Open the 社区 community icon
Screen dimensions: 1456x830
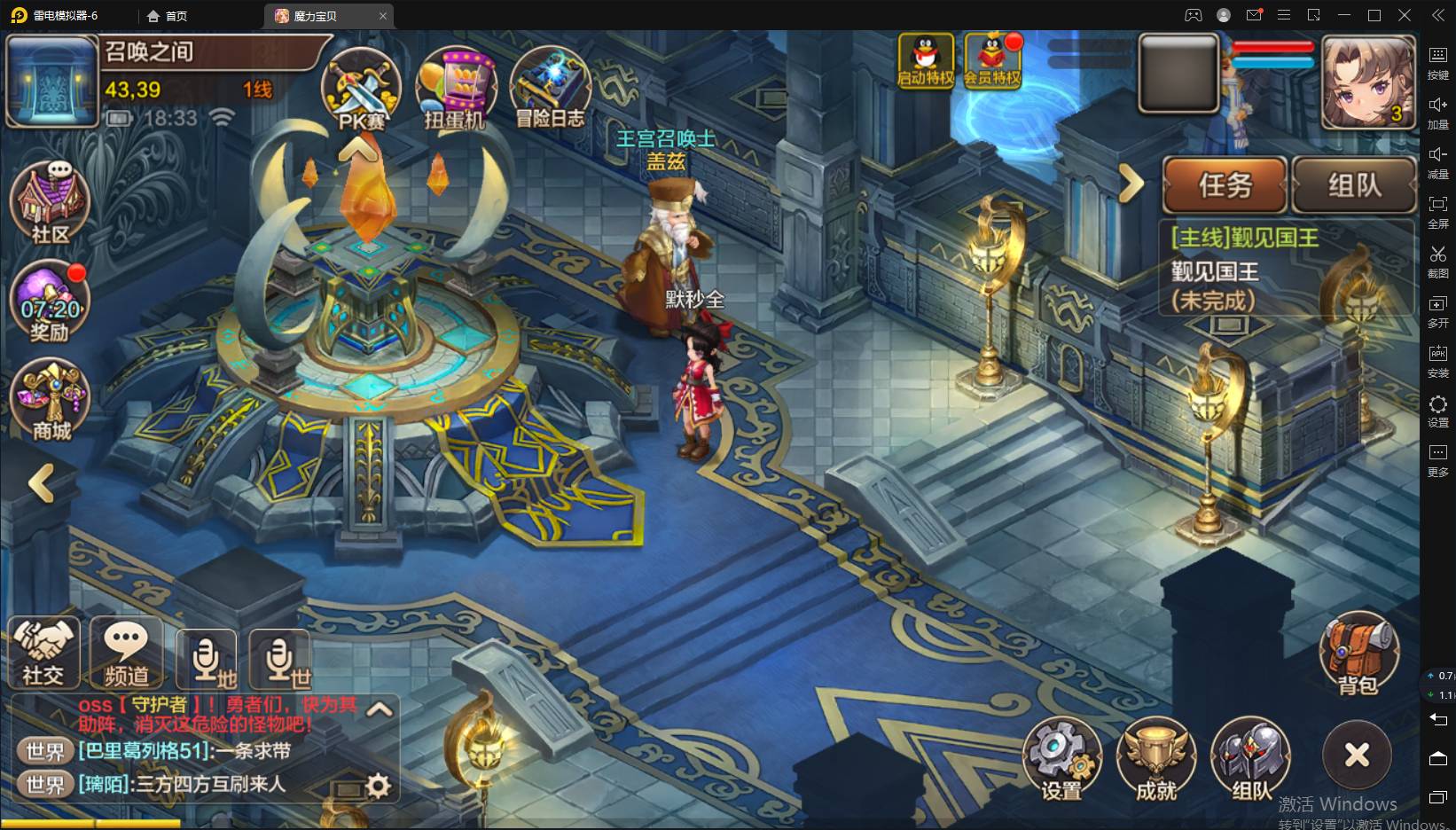(50, 201)
